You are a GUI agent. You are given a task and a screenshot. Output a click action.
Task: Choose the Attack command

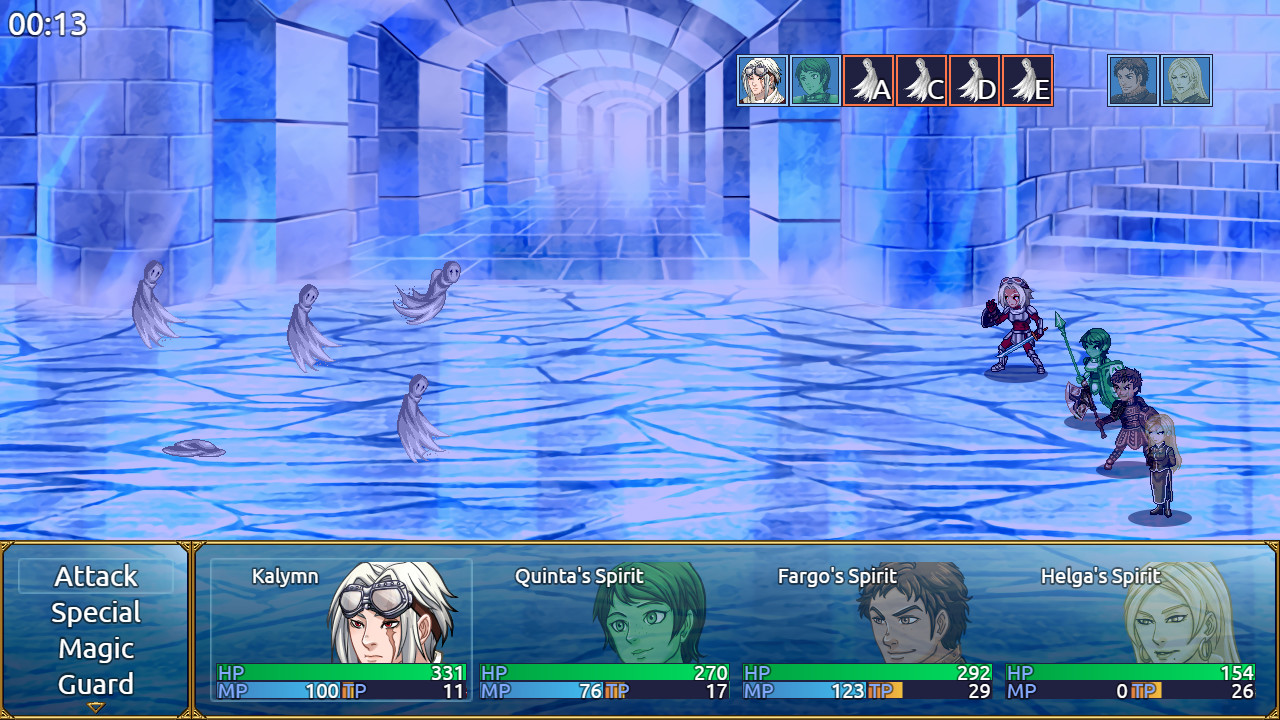[x=96, y=577]
